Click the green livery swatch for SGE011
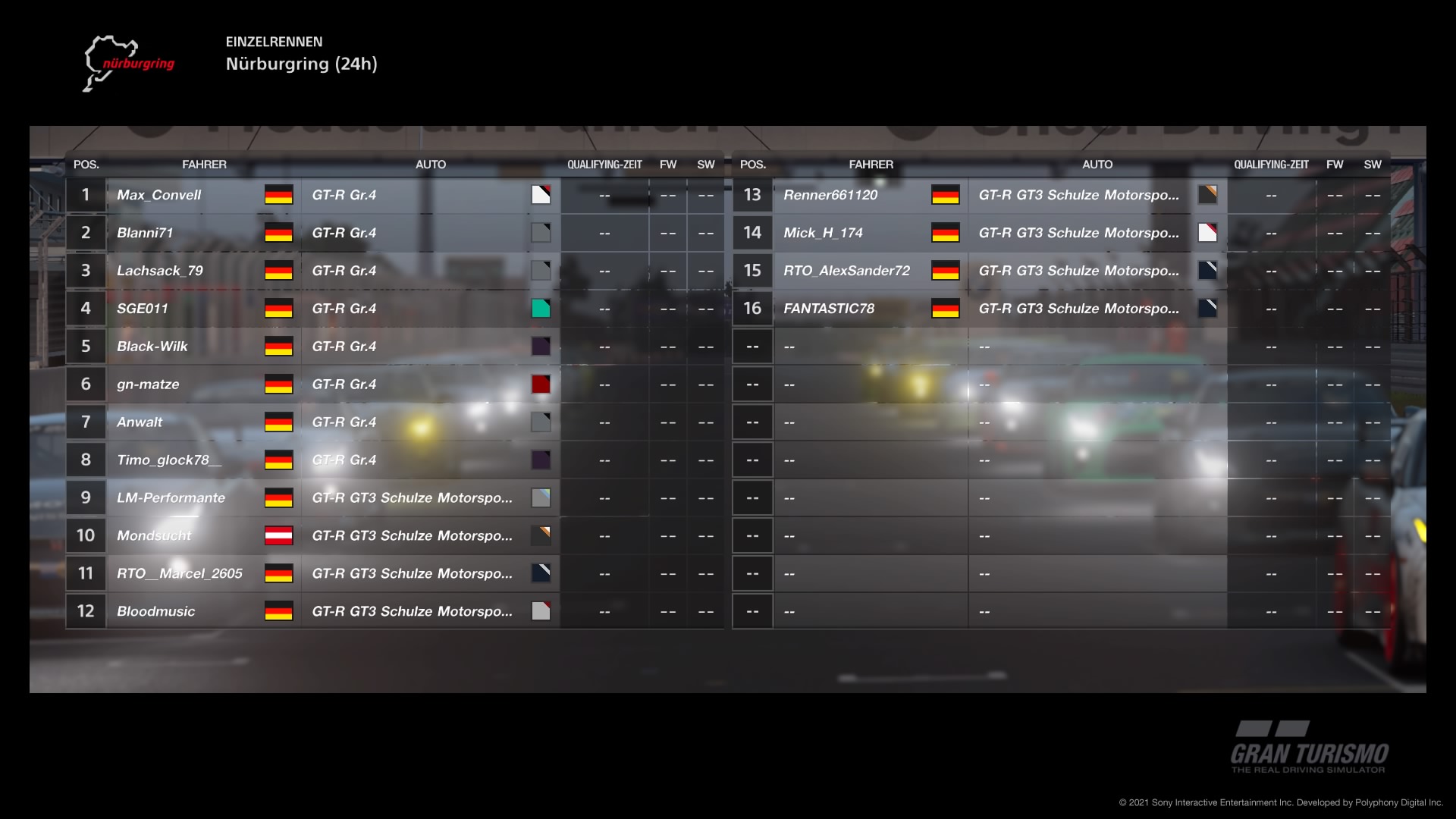This screenshot has width=1456, height=819. tap(541, 309)
